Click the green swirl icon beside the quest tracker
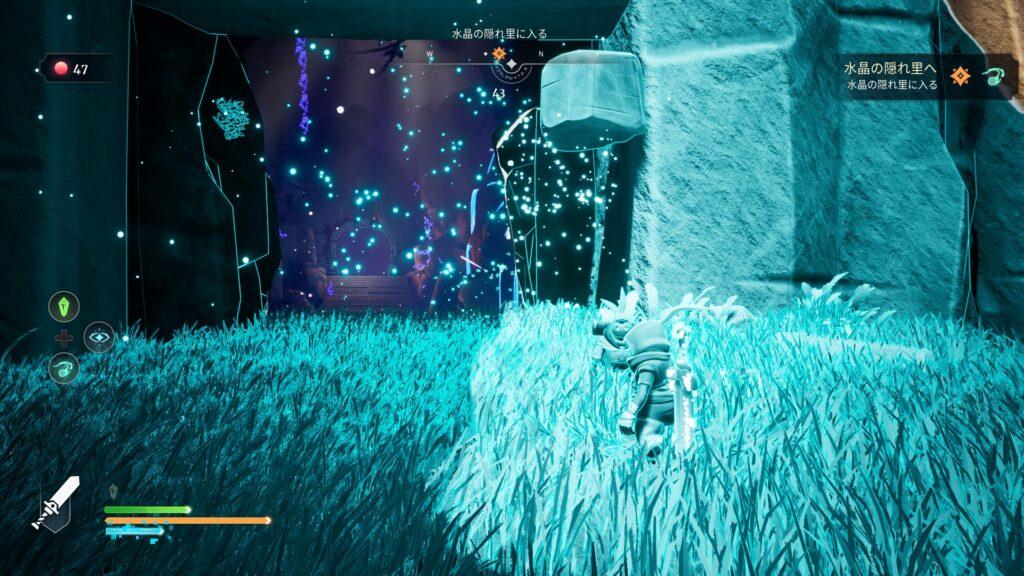 tap(995, 77)
